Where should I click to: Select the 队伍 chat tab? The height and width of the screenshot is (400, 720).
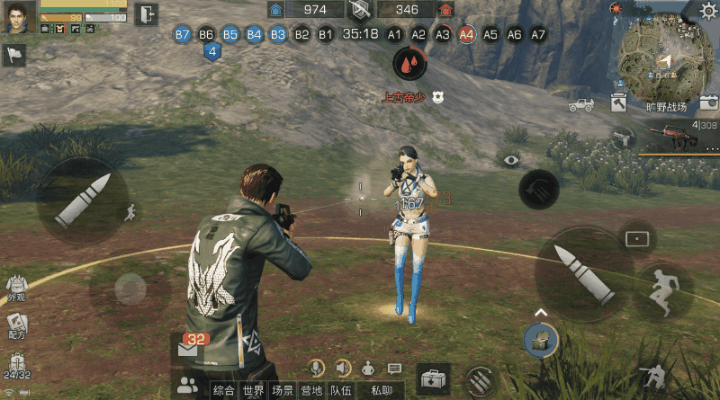coord(340,391)
